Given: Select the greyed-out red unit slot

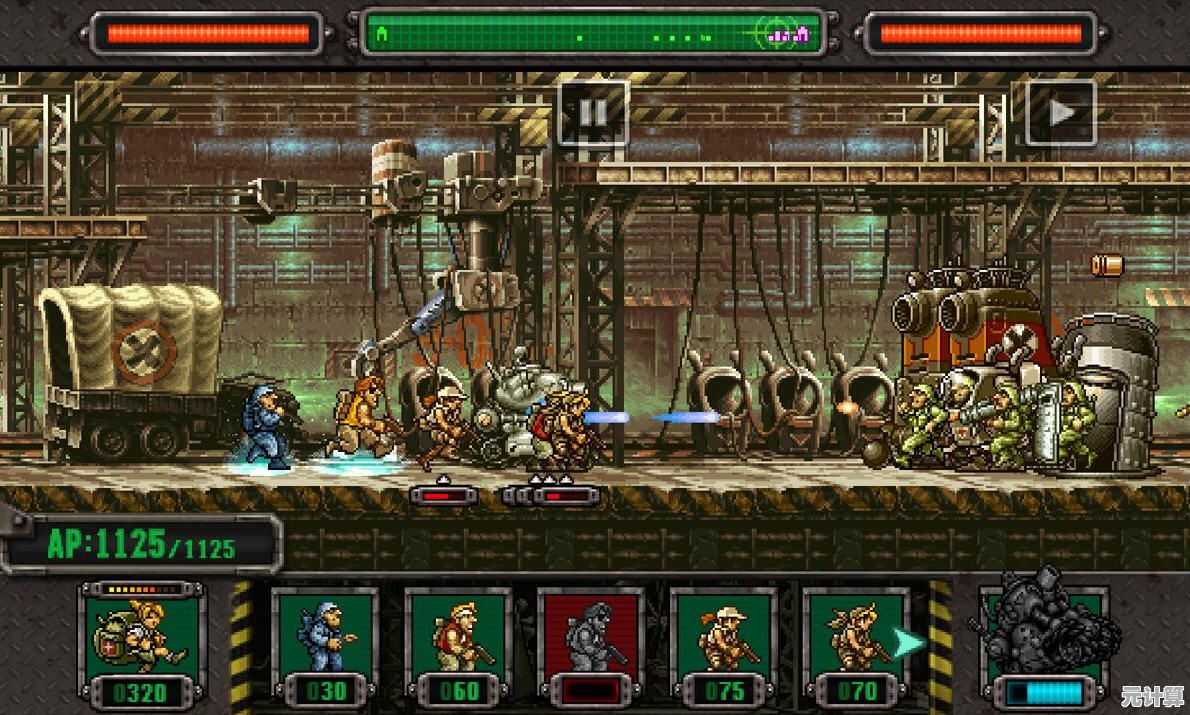Looking at the screenshot, I should [591, 643].
